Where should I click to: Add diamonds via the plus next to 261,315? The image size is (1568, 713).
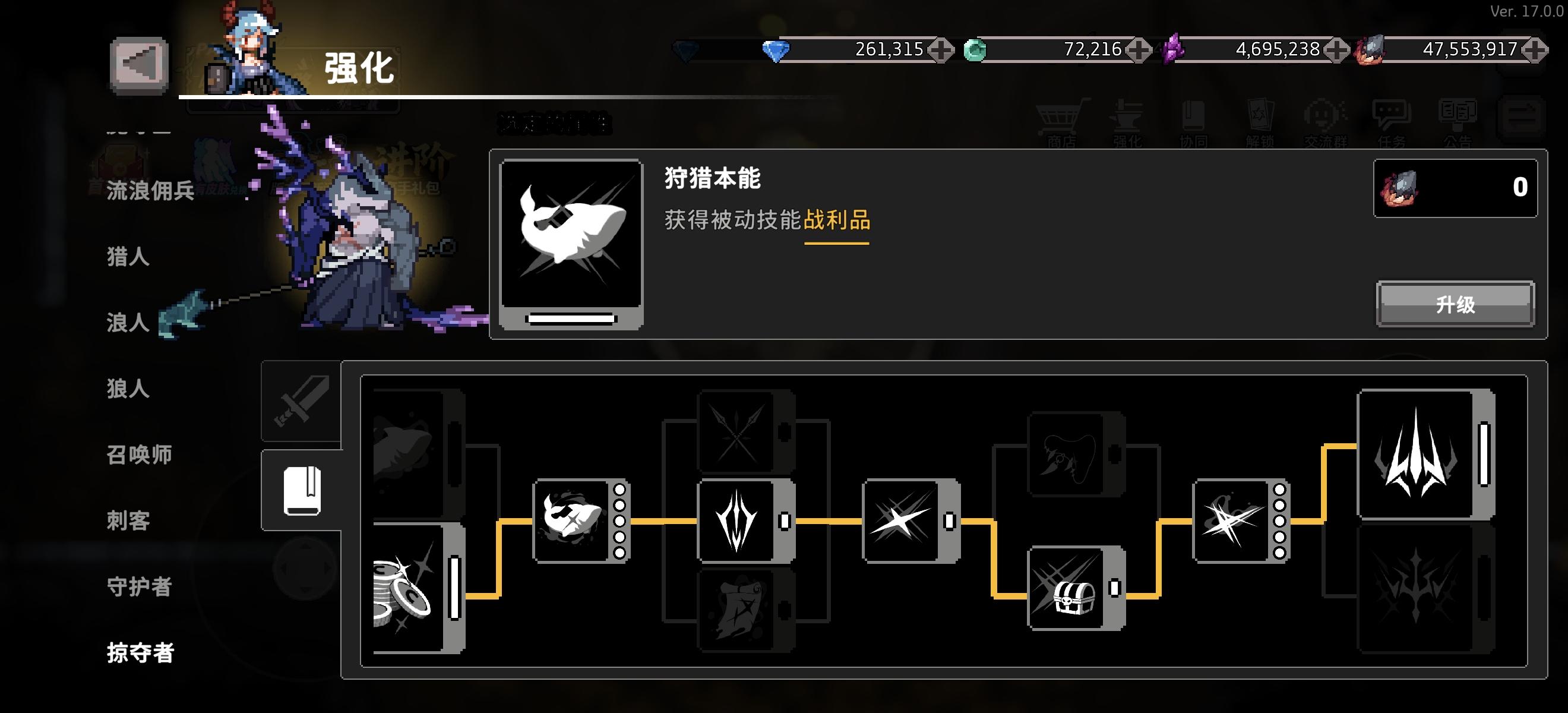pos(941,50)
